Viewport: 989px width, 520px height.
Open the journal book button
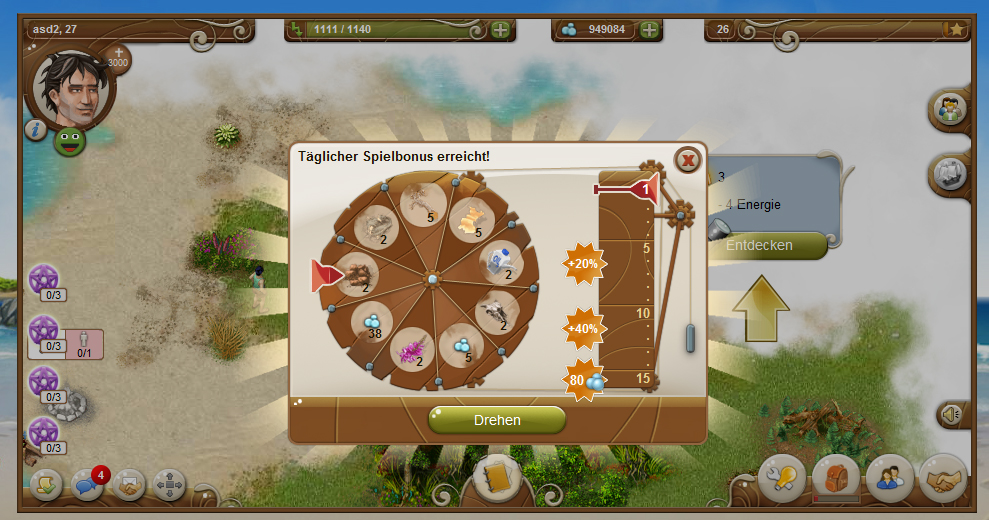point(496,480)
